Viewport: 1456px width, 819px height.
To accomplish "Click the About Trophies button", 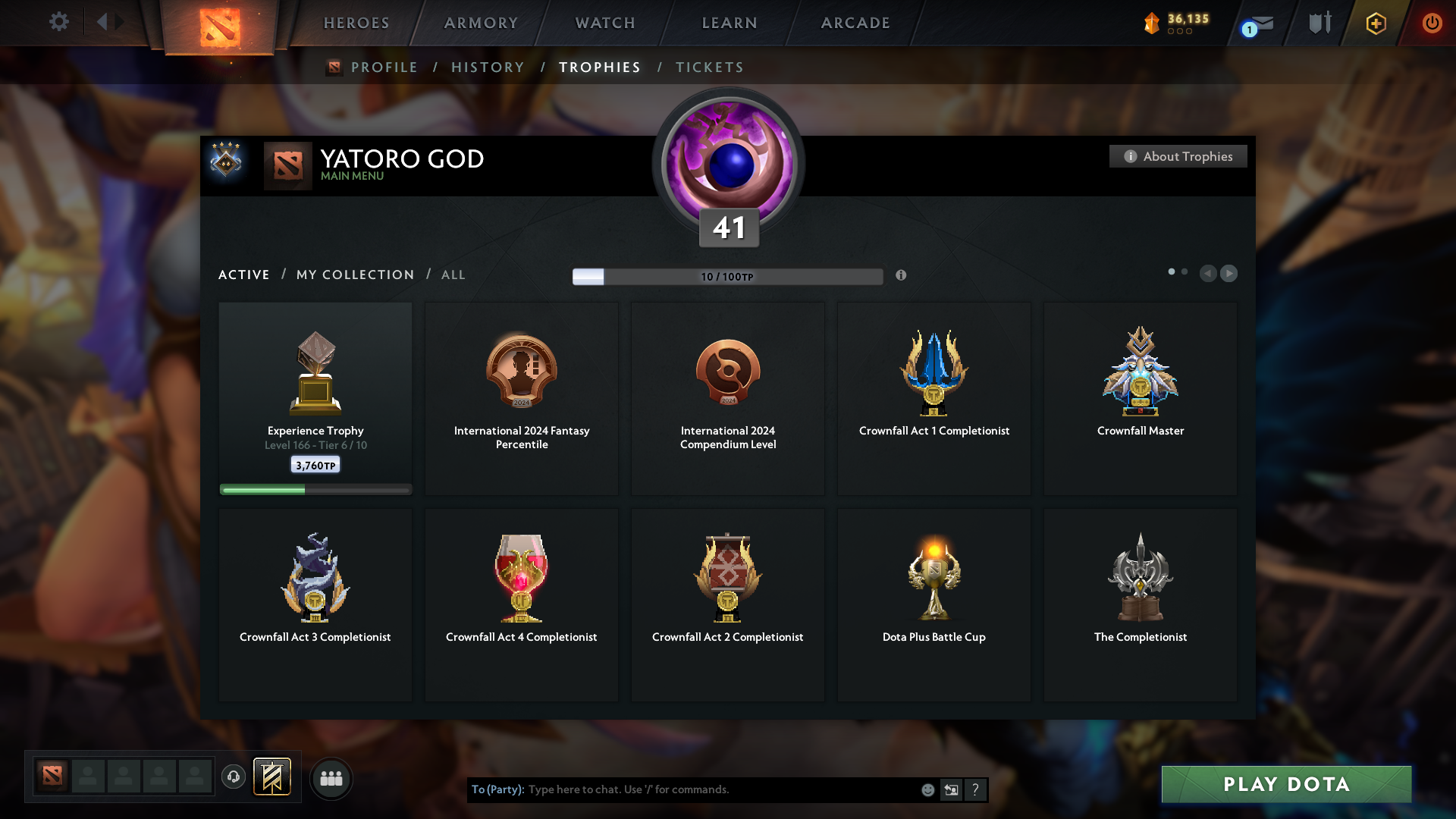I will pos(1178,156).
